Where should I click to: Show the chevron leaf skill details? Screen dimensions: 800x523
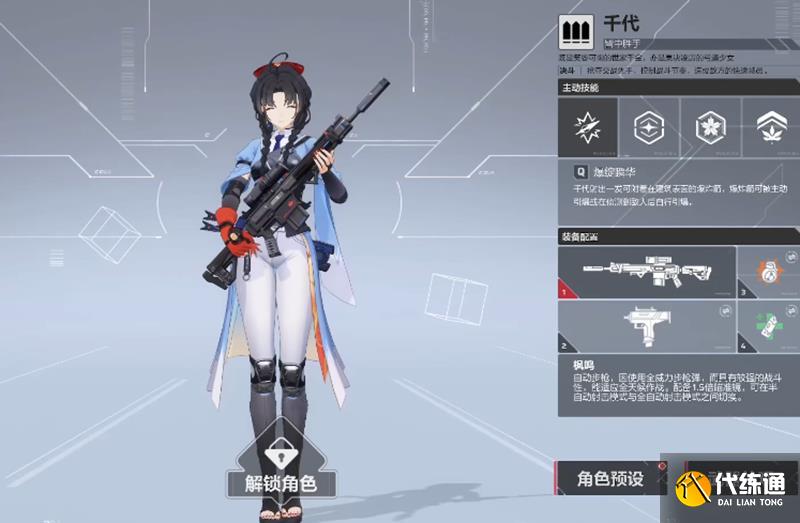point(769,127)
